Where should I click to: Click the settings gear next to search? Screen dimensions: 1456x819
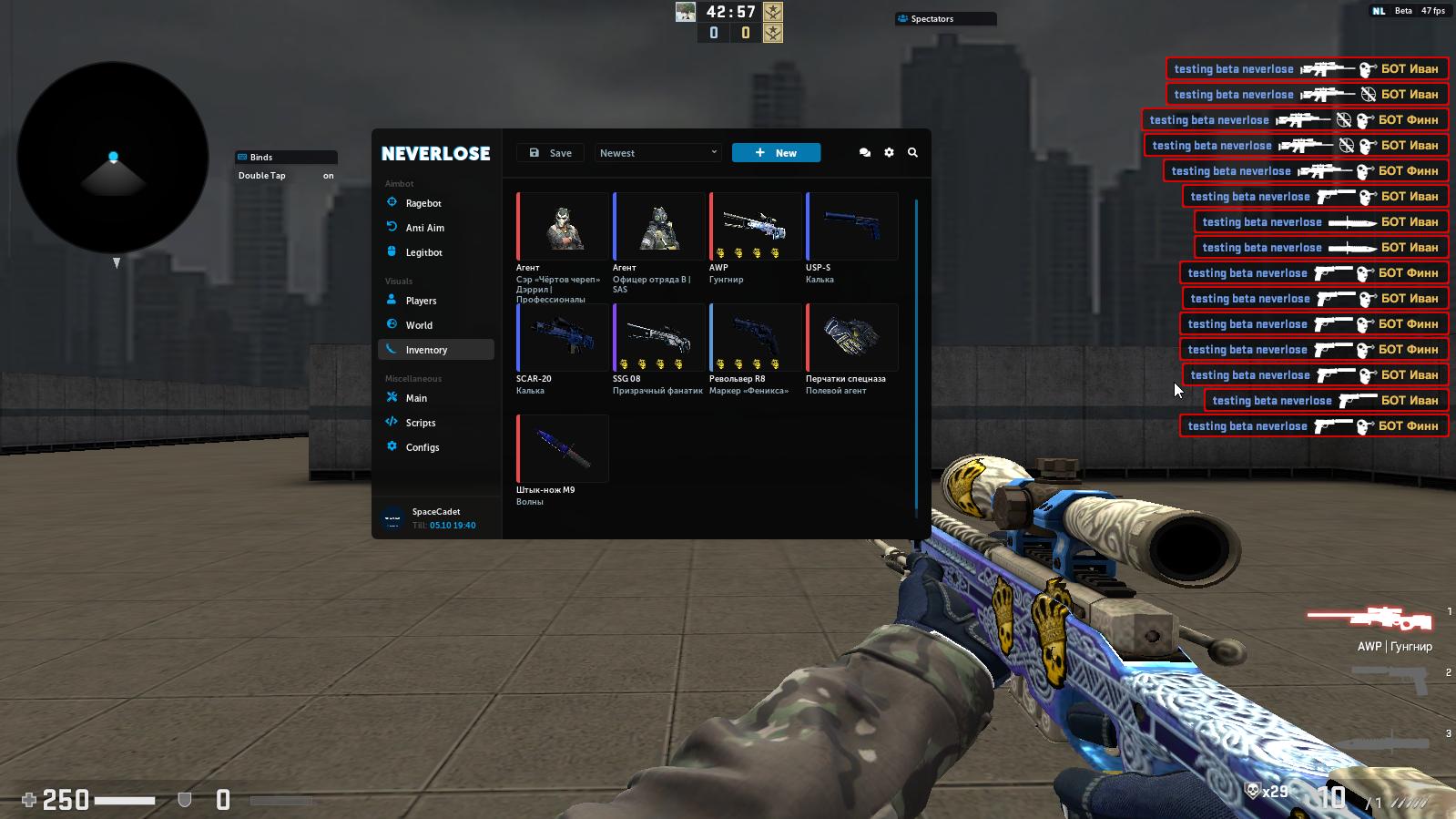pyautogui.click(x=889, y=152)
